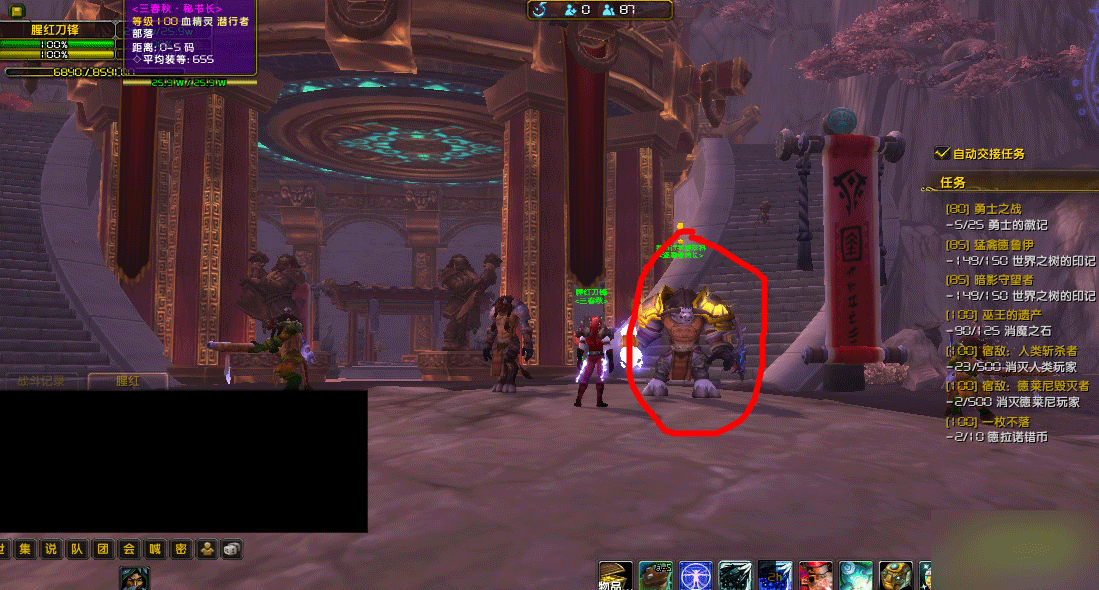Select the 集 chat channel button
The width and height of the screenshot is (1099, 590).
point(23,549)
